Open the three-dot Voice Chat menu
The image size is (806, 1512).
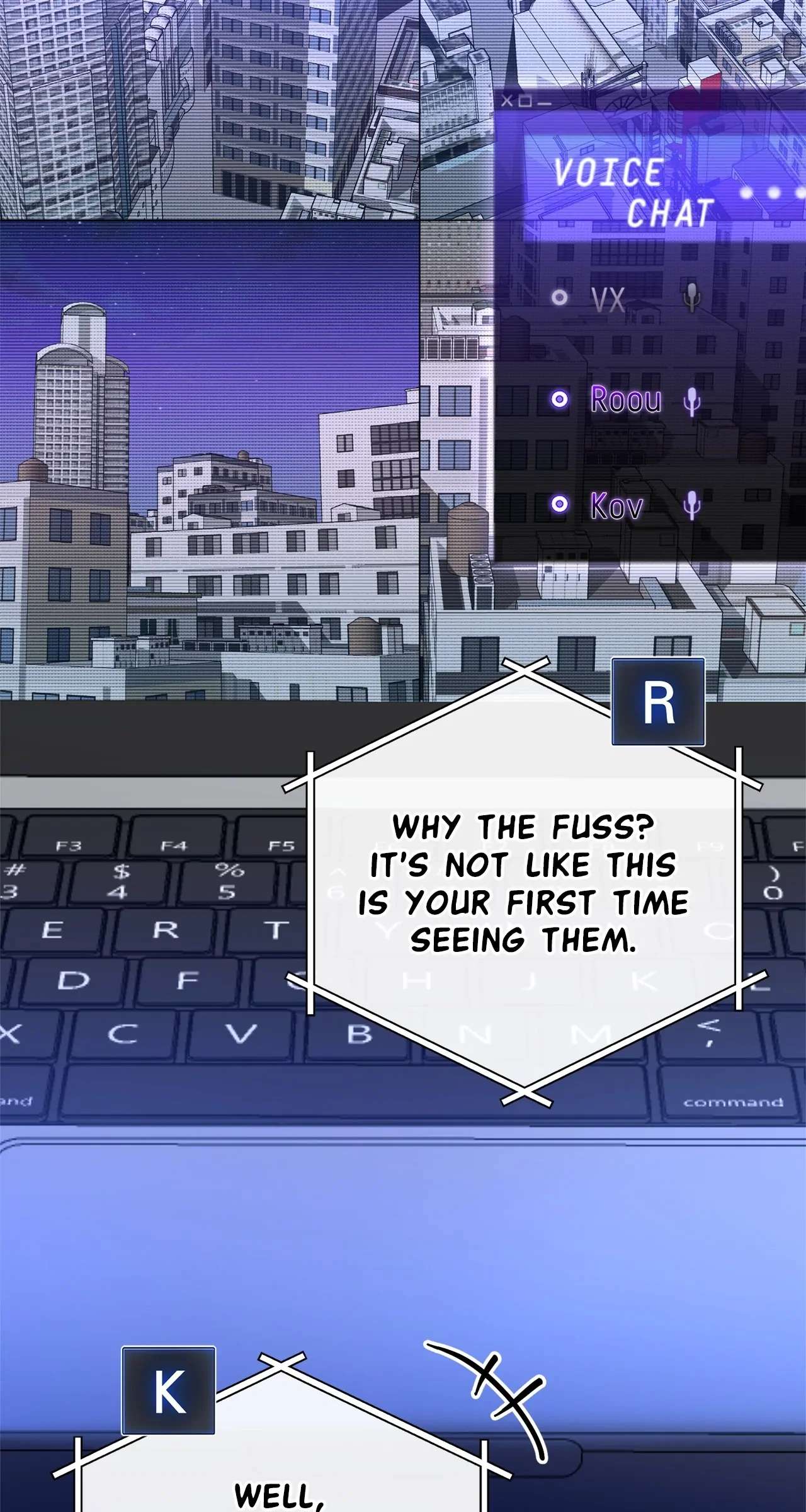point(773,192)
